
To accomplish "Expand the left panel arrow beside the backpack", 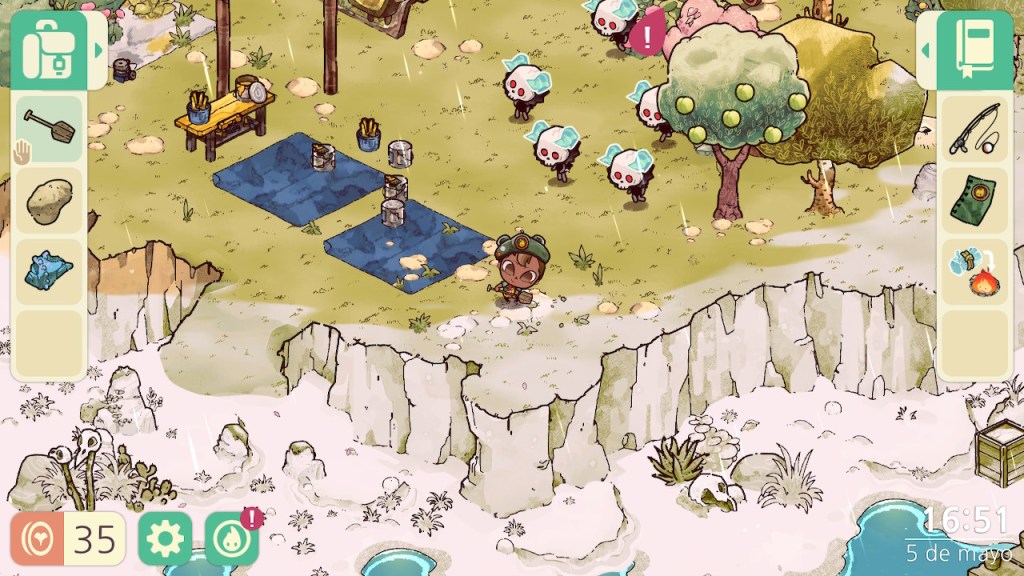I will 98,50.
